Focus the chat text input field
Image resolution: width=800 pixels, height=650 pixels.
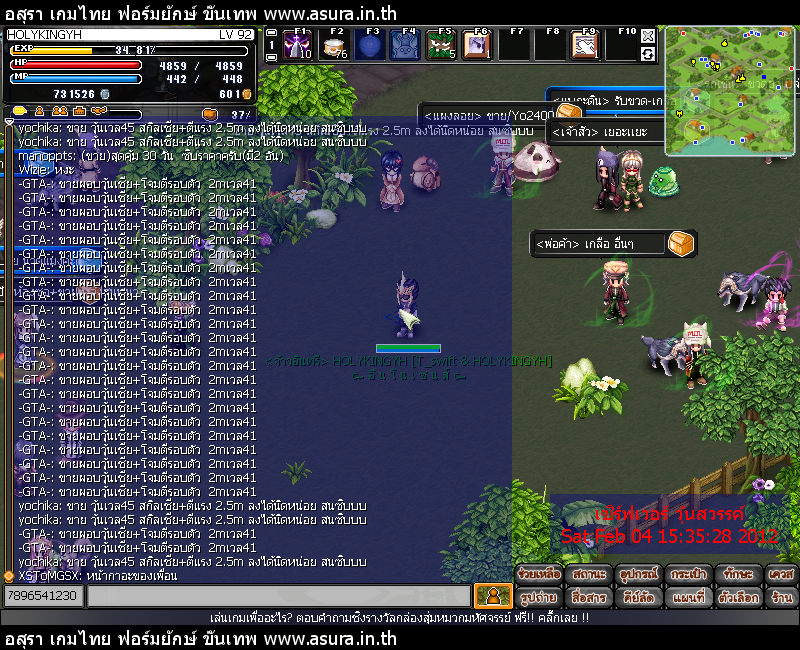(278, 596)
